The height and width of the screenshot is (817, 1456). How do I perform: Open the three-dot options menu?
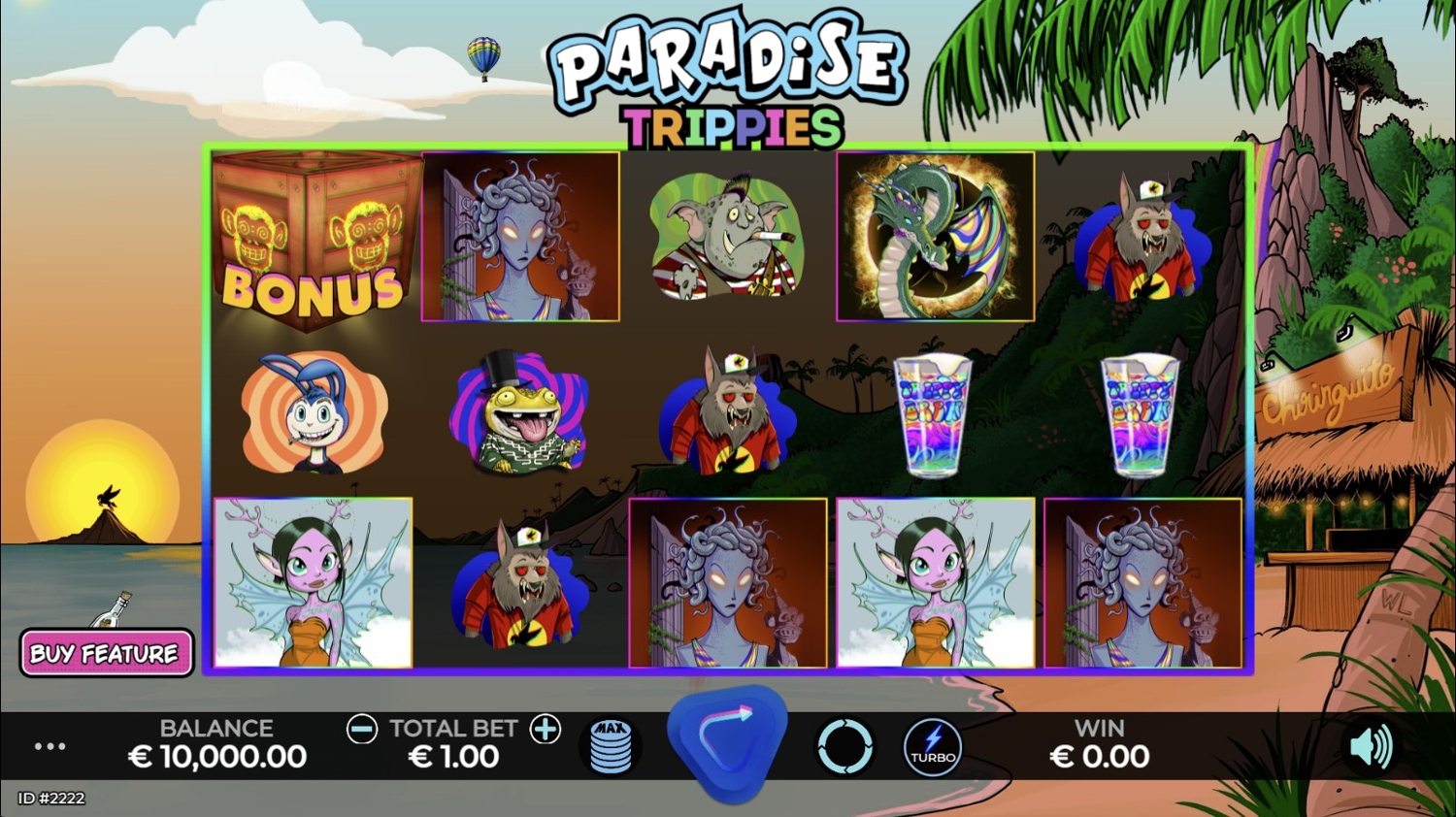pos(50,746)
